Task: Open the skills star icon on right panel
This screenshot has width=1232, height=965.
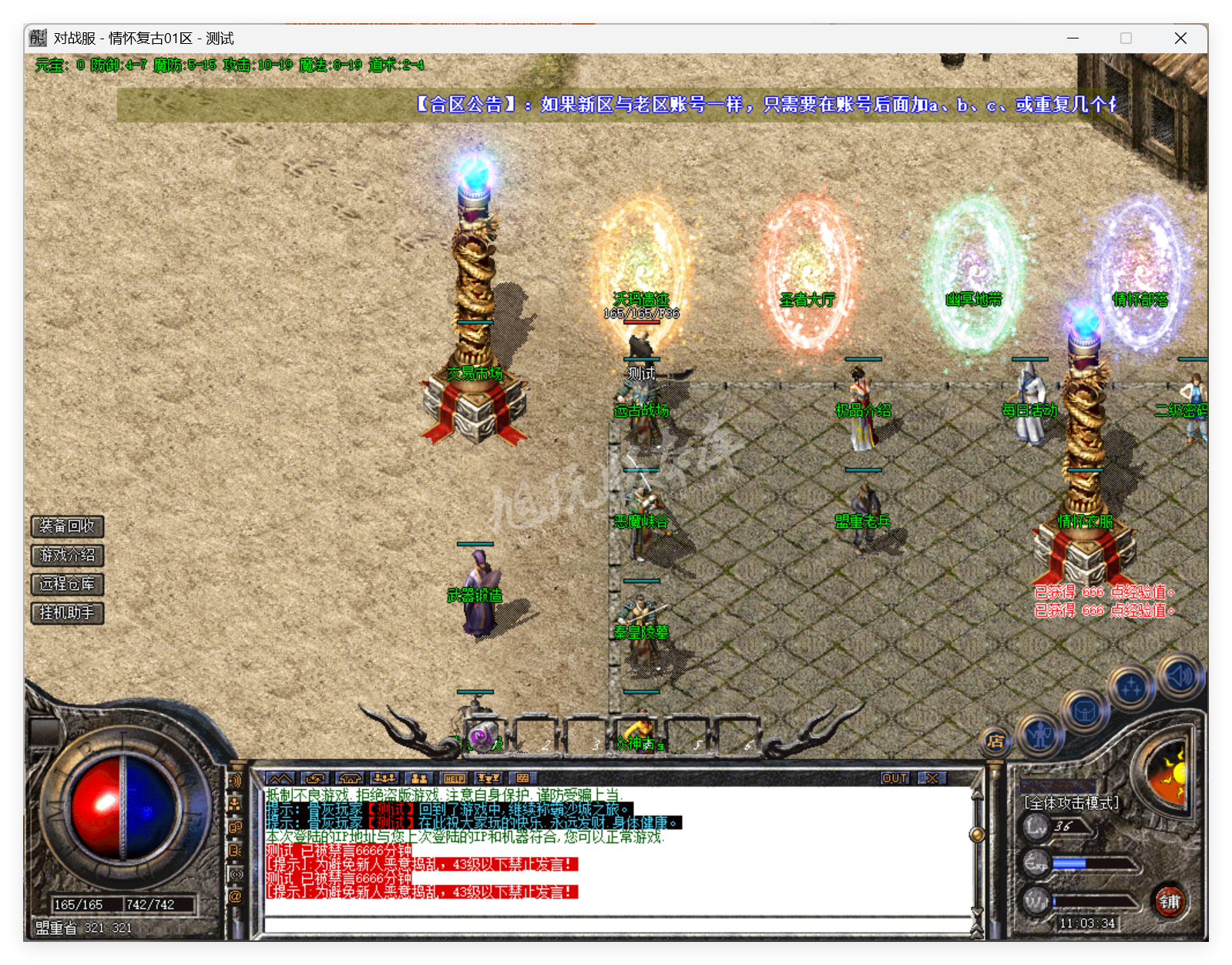Action: point(1130,686)
